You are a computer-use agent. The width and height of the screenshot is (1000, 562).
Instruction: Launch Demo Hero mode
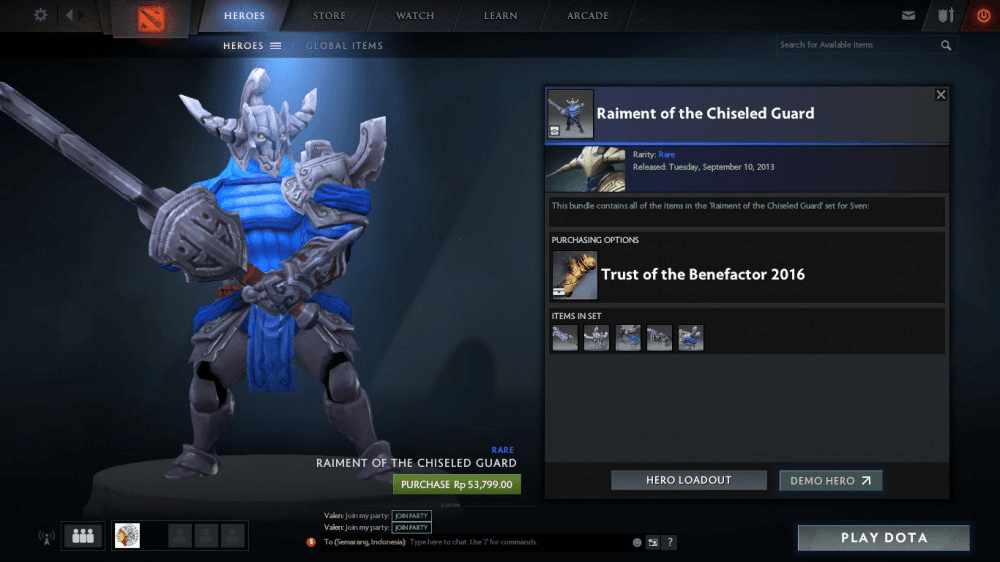pos(830,481)
